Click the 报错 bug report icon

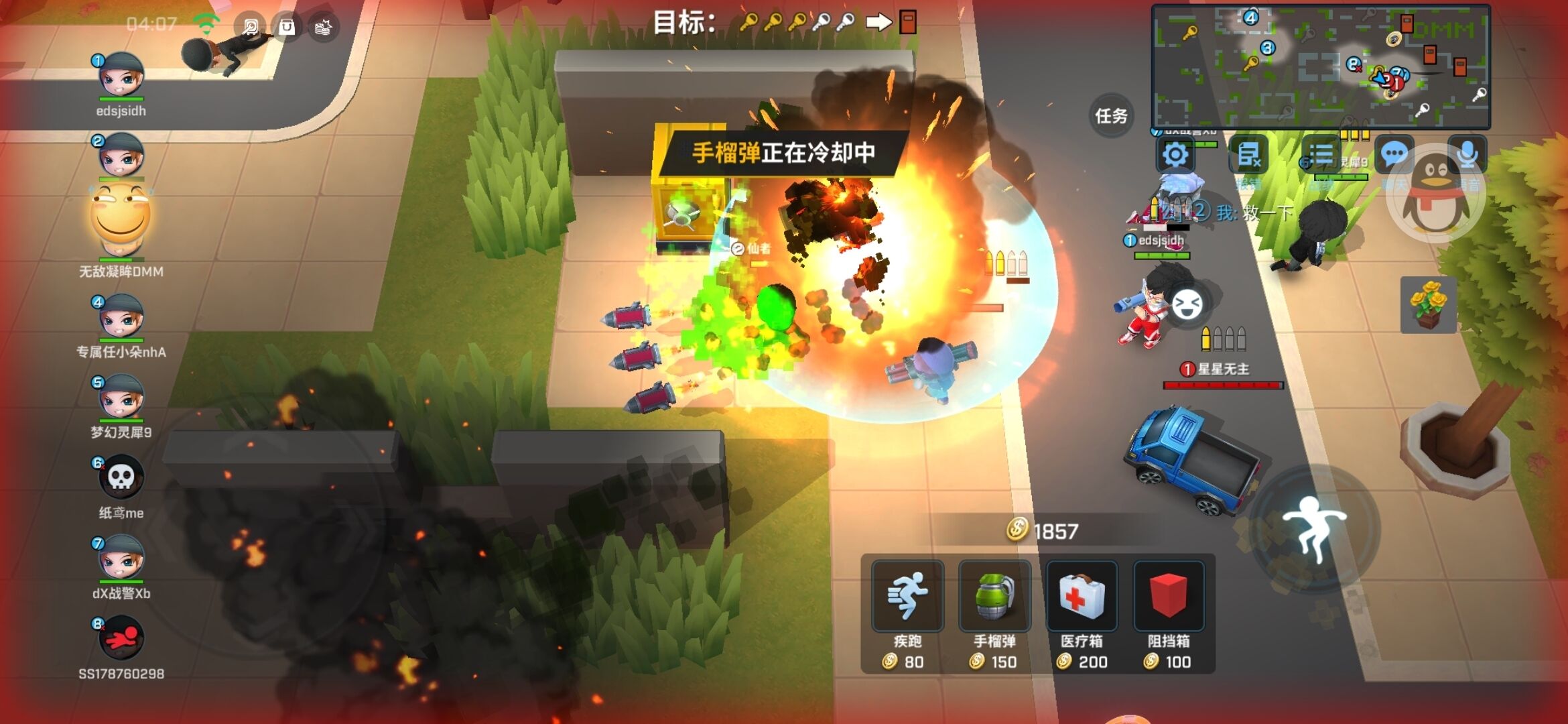click(x=1248, y=153)
